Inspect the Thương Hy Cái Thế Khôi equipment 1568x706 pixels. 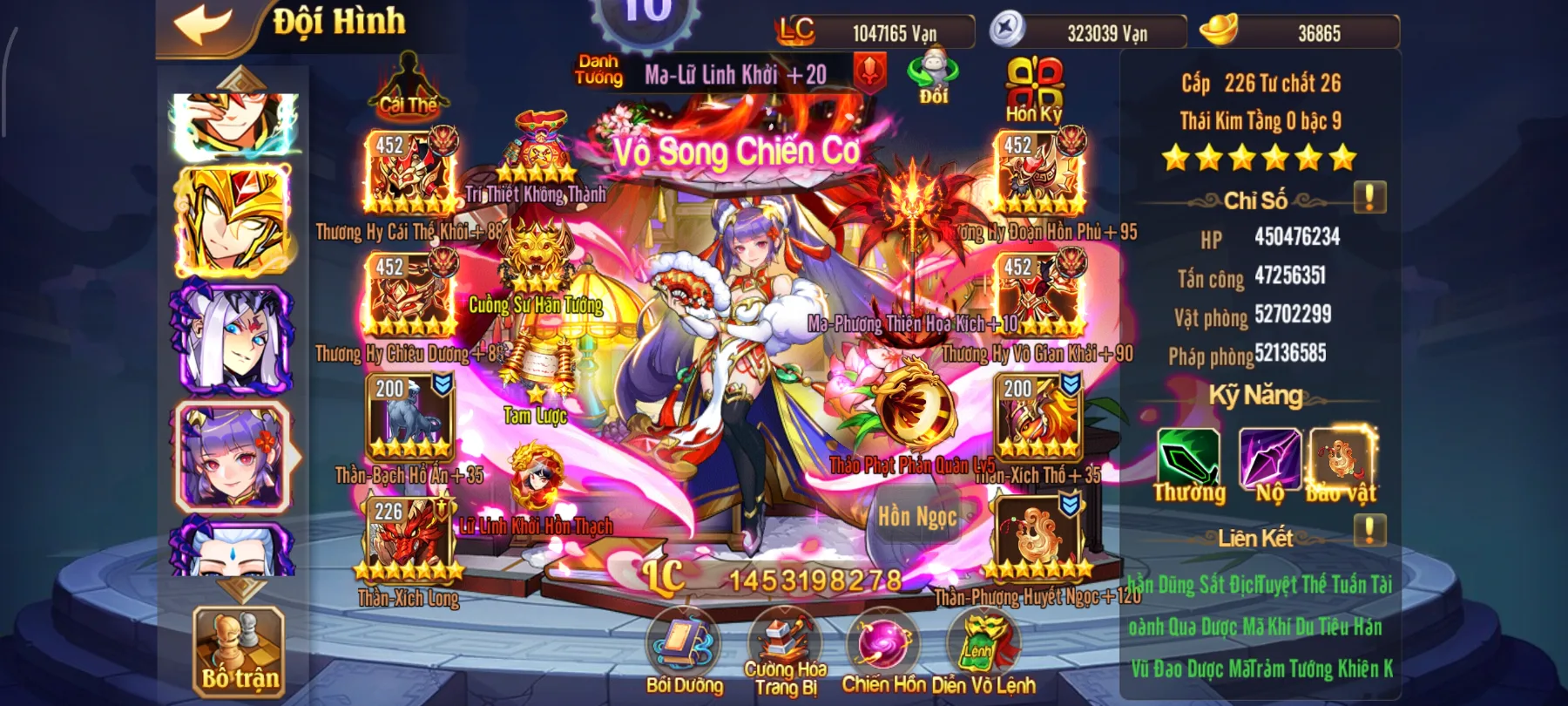point(409,172)
